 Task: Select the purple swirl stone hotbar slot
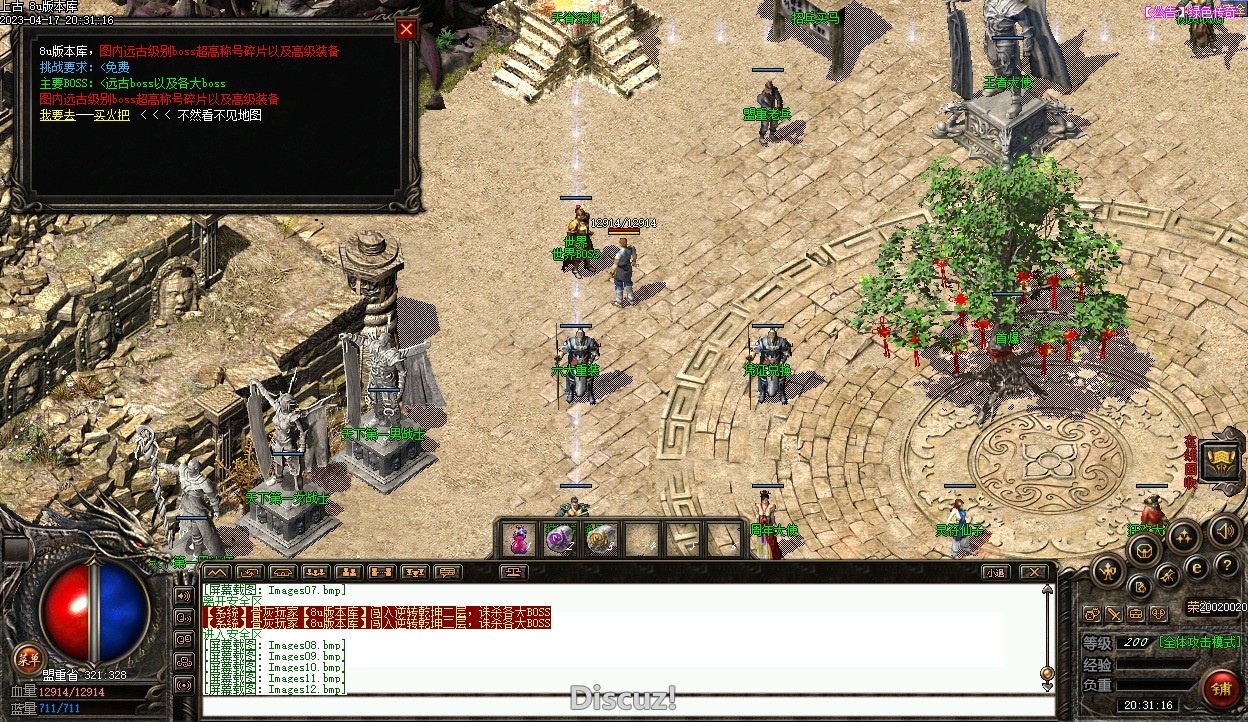coord(560,539)
